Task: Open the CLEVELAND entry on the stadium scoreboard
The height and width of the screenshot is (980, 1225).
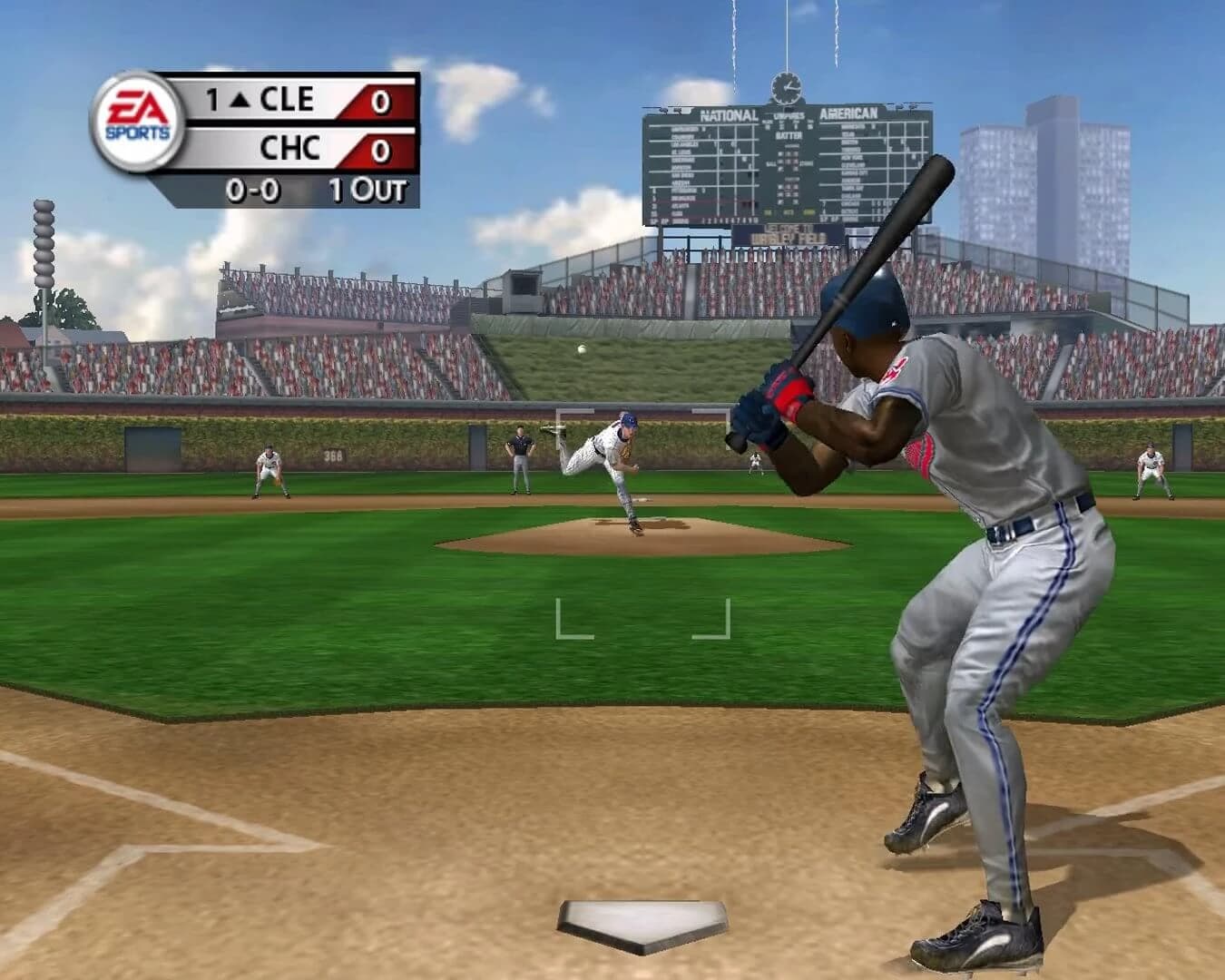Action: (x=851, y=165)
